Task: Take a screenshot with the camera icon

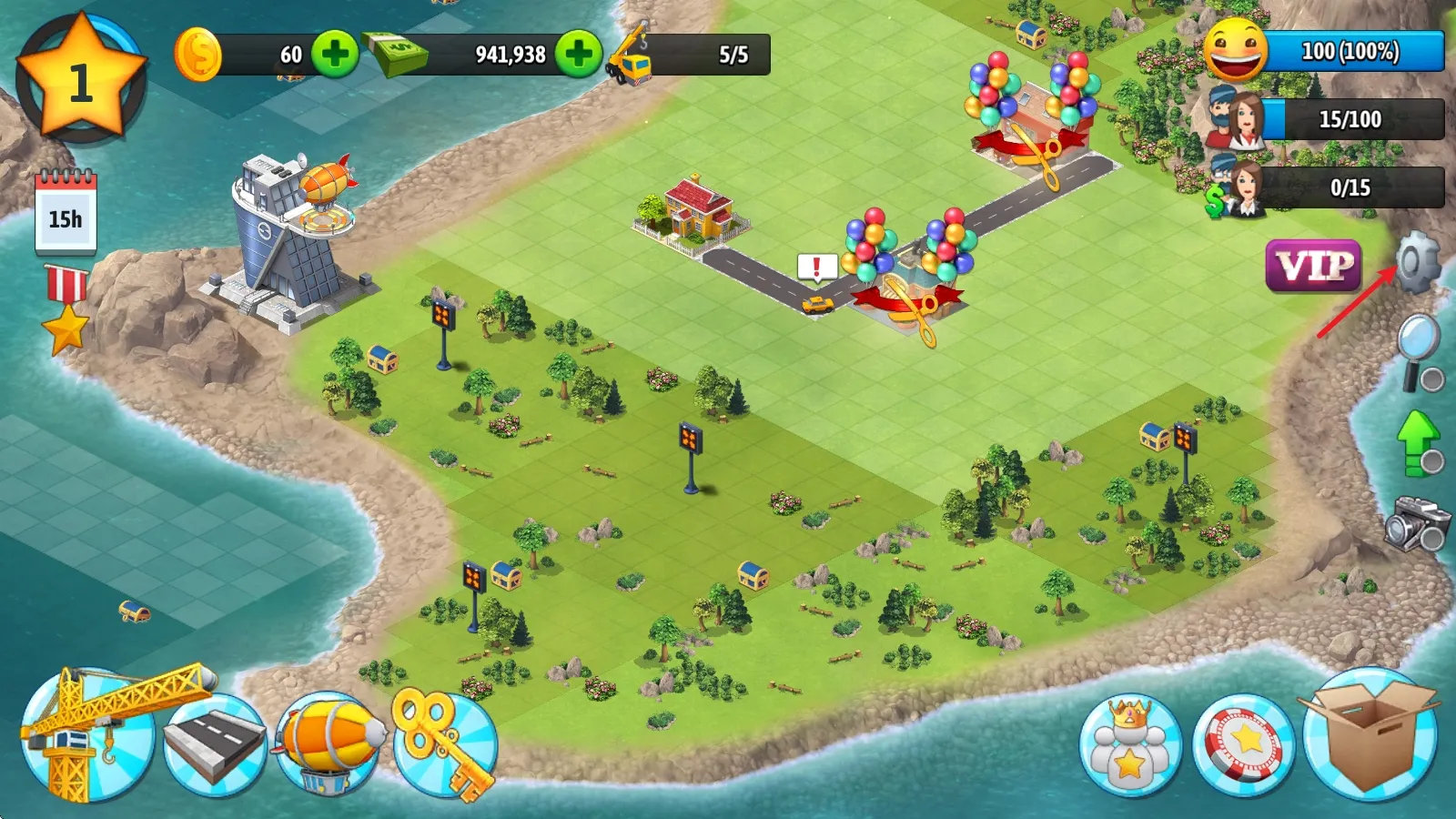Action: (1417, 522)
